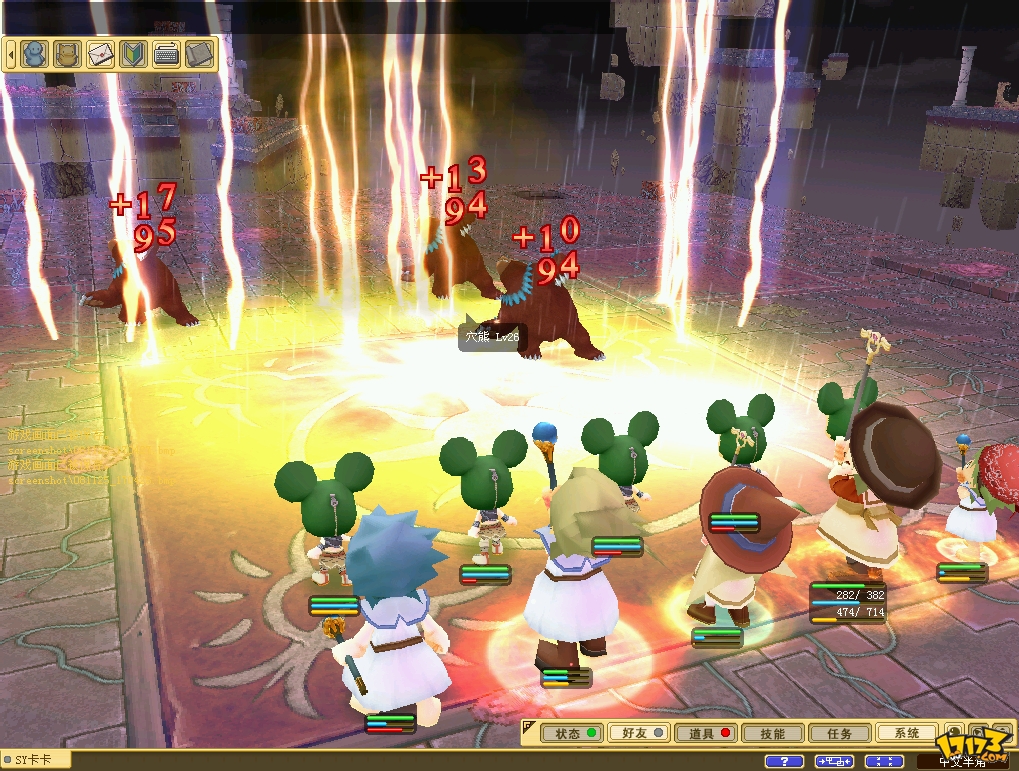Open the 好友 friends list
Image resolution: width=1019 pixels, height=771 pixels.
click(639, 733)
